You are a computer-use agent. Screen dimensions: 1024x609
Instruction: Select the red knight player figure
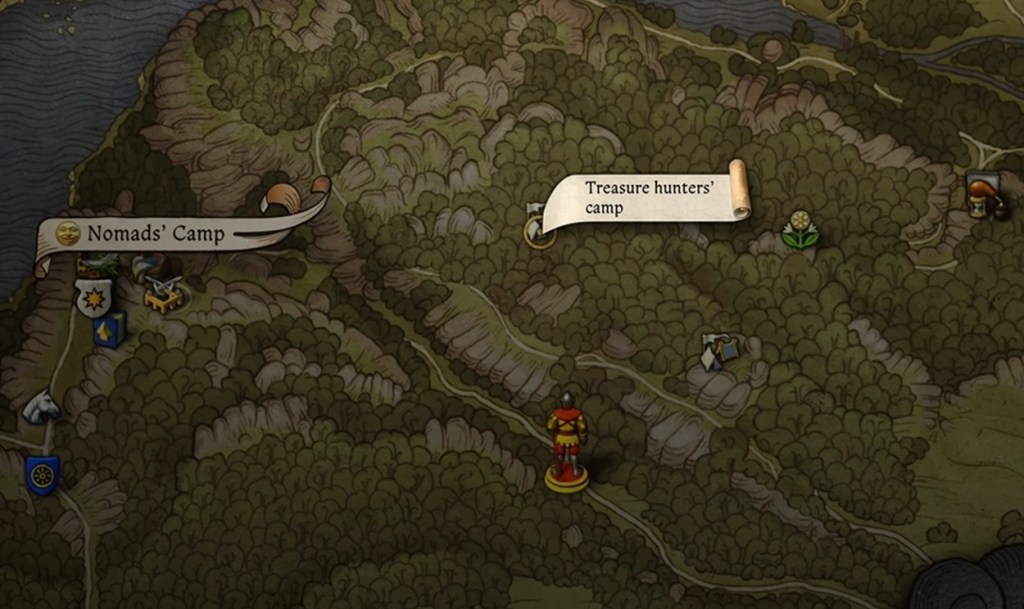pyautogui.click(x=566, y=440)
